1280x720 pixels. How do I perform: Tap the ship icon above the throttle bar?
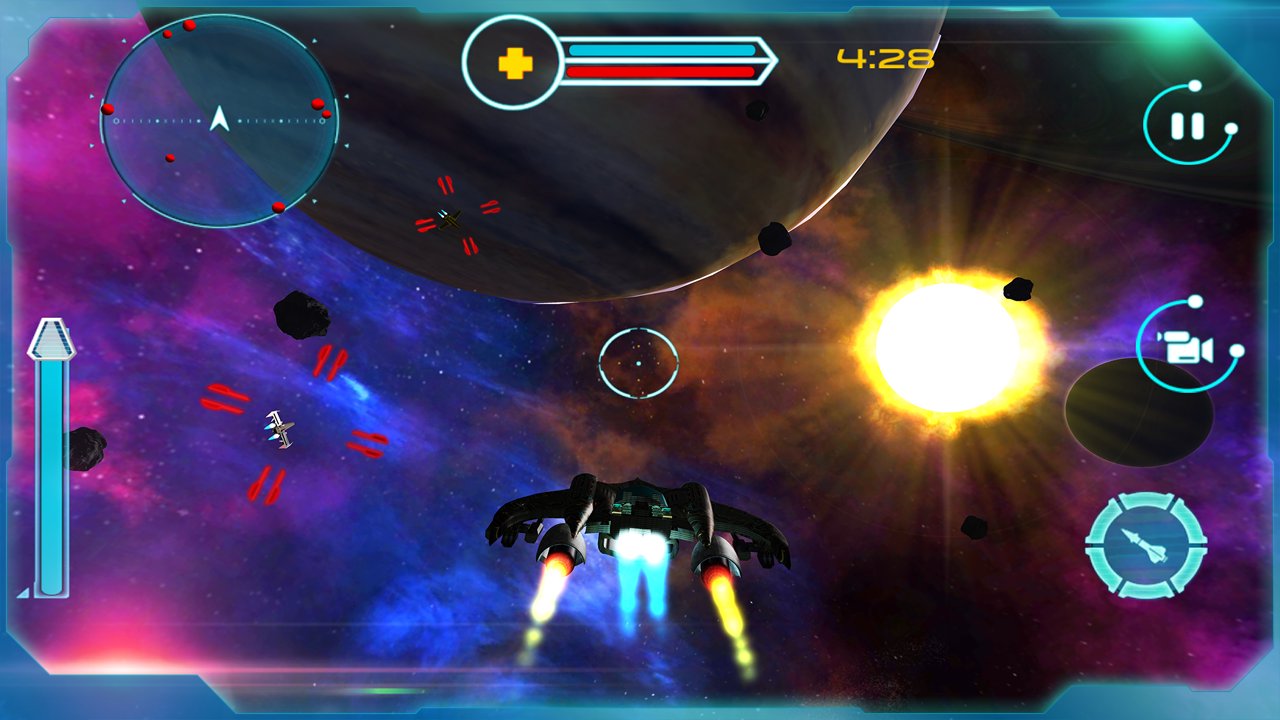pos(52,338)
